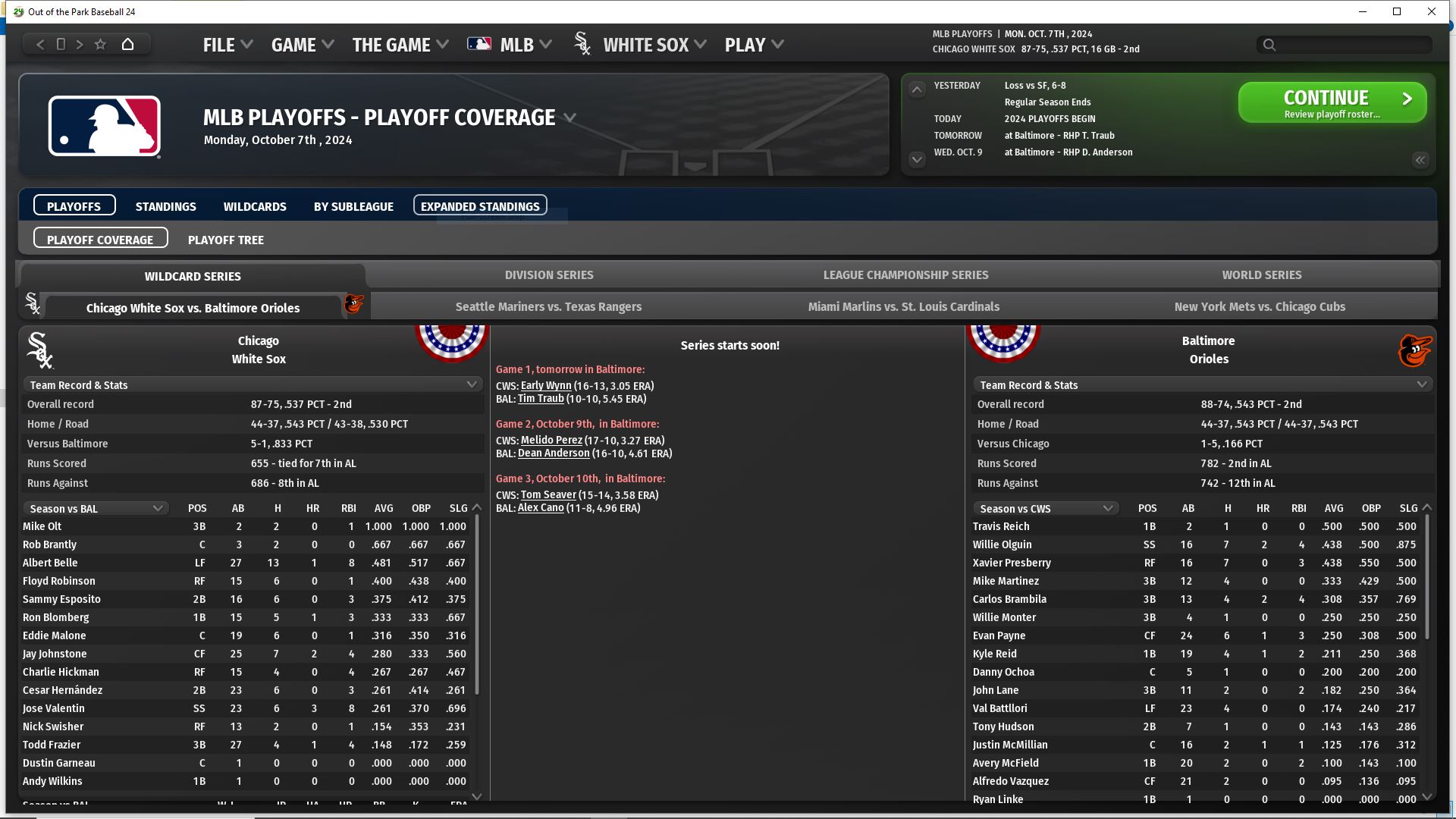
Task: Open the File menu
Action: [x=227, y=45]
